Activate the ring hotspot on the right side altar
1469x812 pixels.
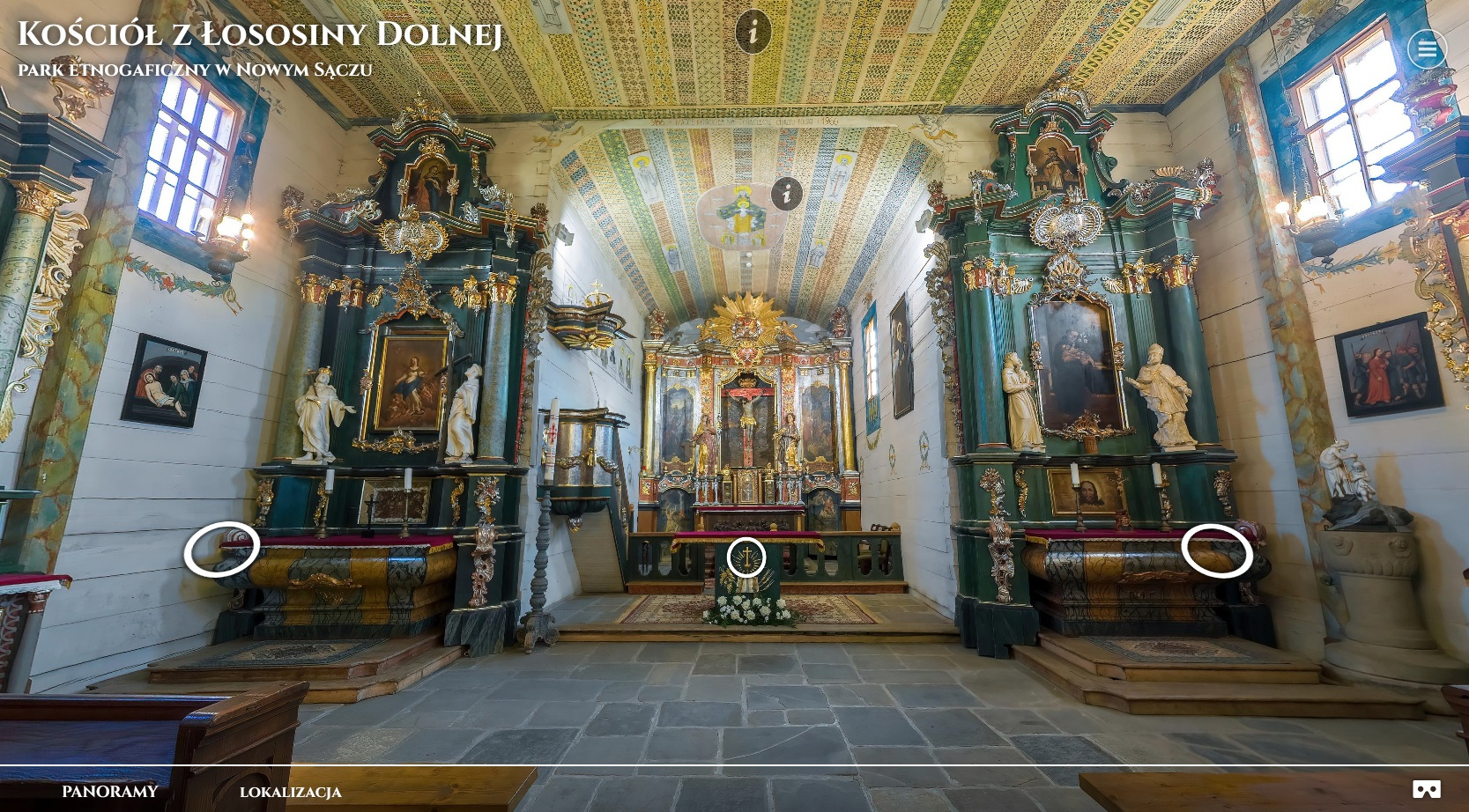pos(1217,551)
